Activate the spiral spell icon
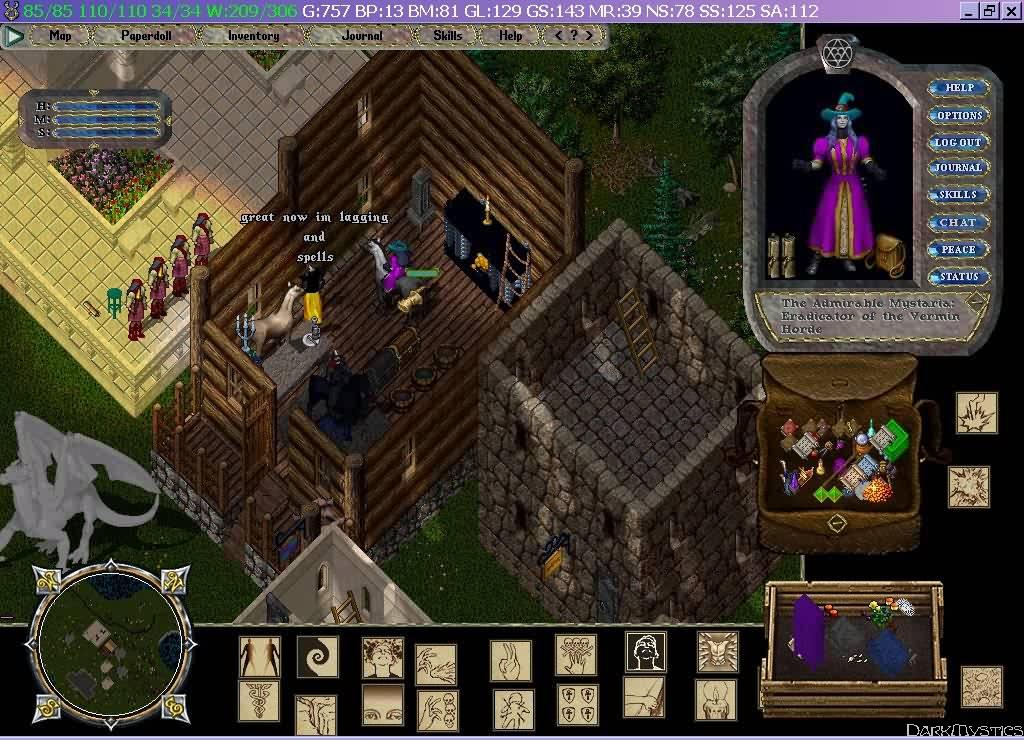This screenshot has height=740, width=1024. tap(318, 657)
